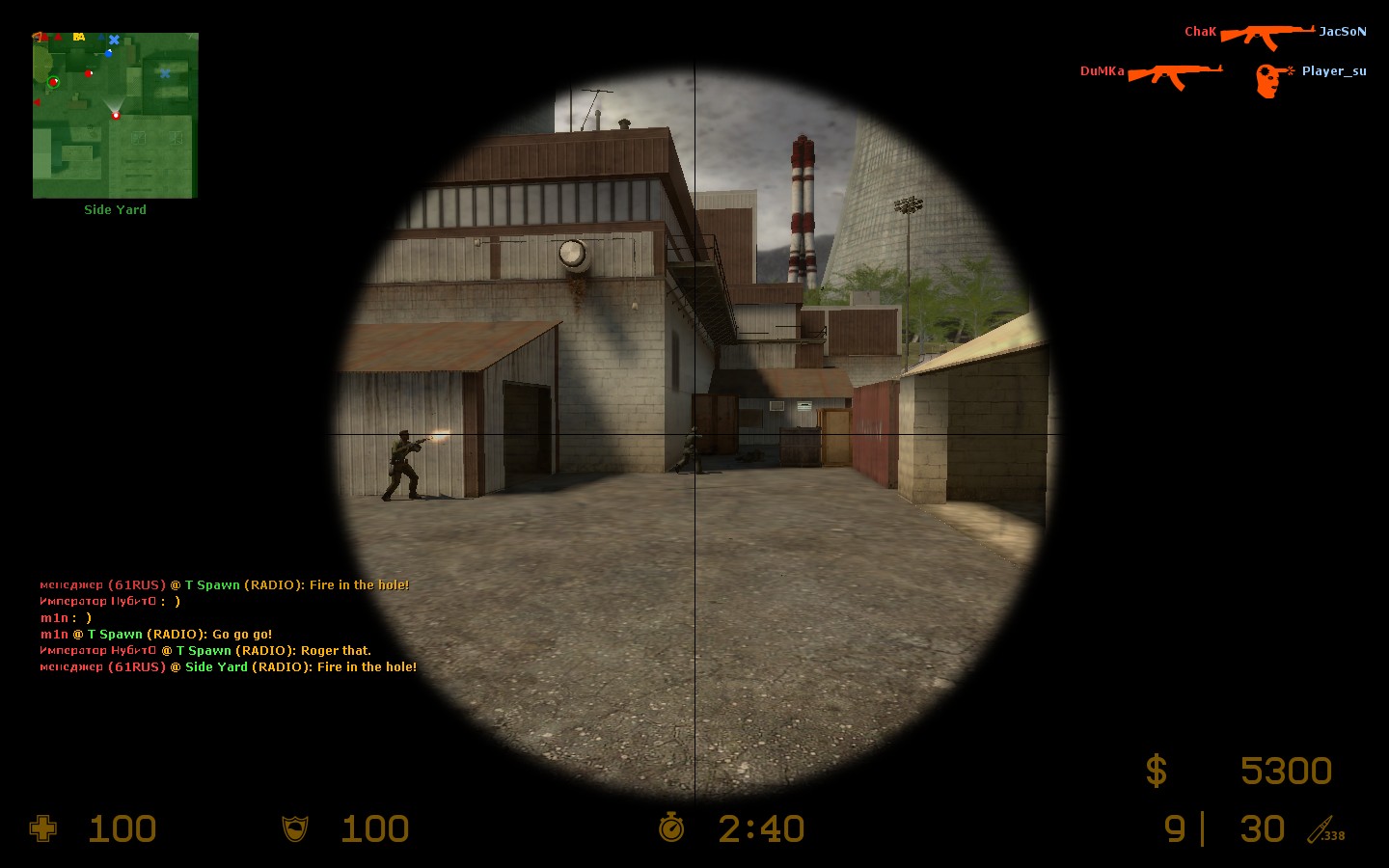Screen dimensions: 1389x868
Task: Click the "Go go go!" radio chat line
Action: pyautogui.click(x=156, y=635)
